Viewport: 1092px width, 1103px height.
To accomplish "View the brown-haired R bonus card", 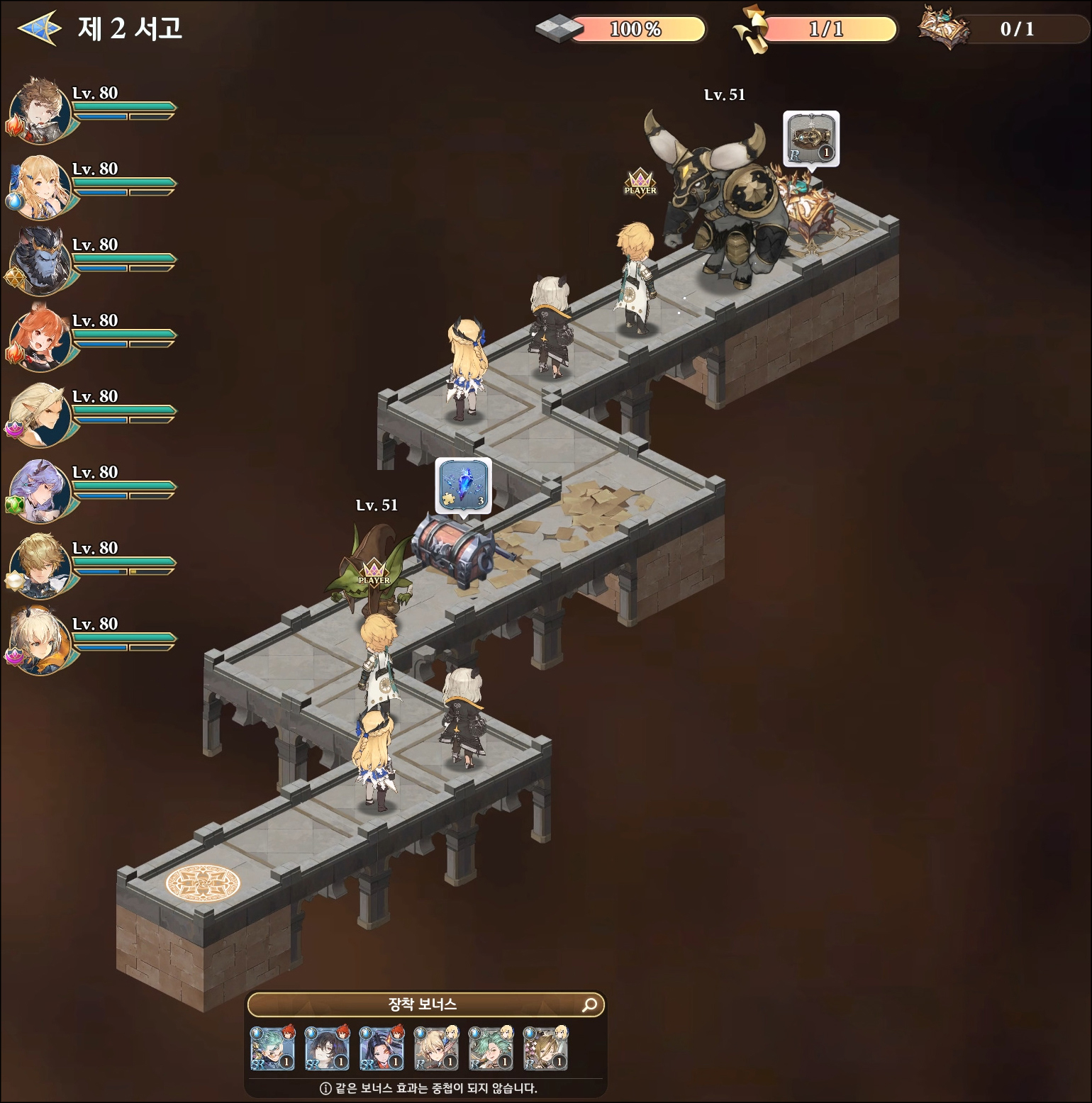I will 545,1048.
